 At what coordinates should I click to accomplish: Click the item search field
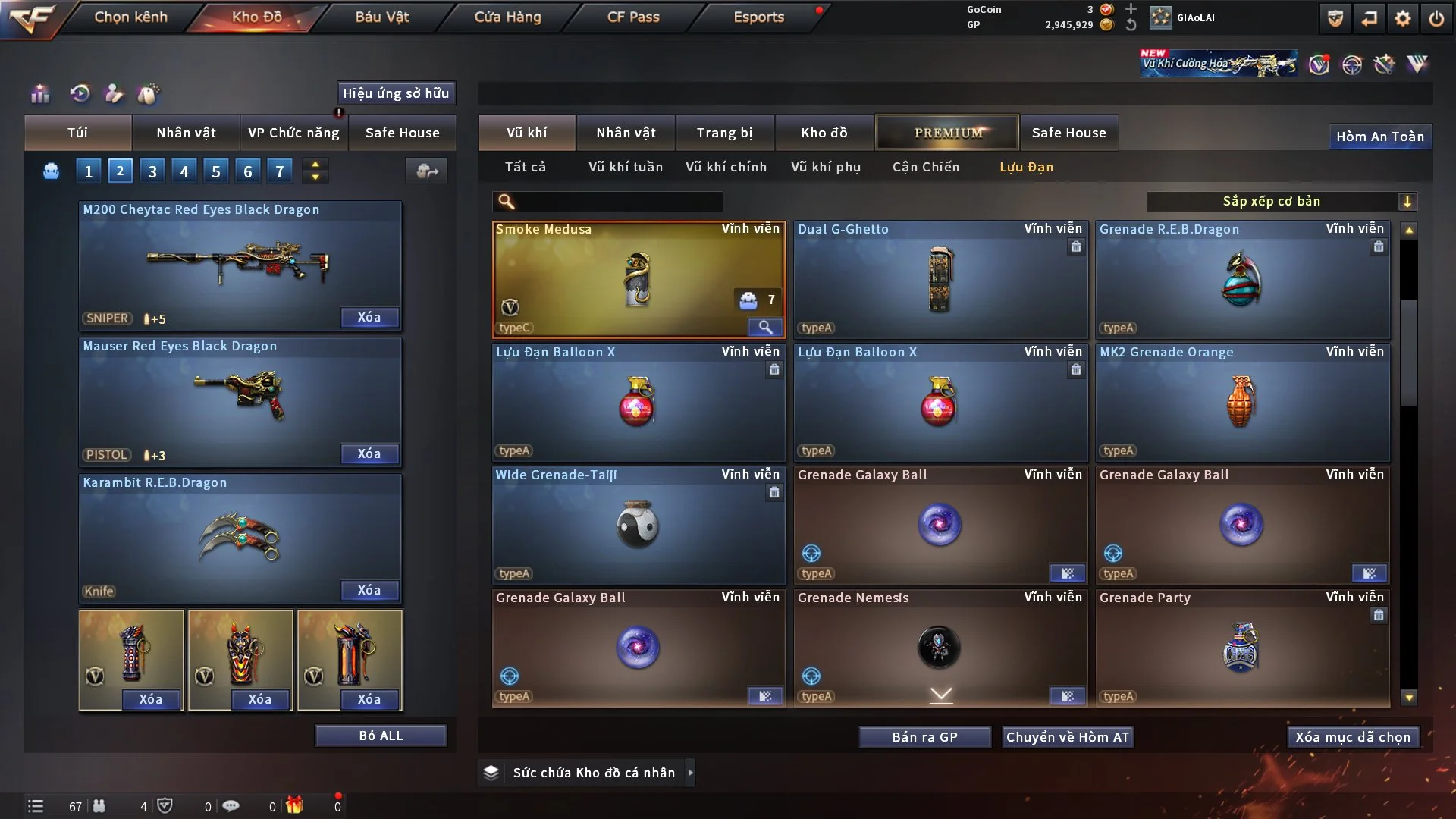click(x=618, y=202)
